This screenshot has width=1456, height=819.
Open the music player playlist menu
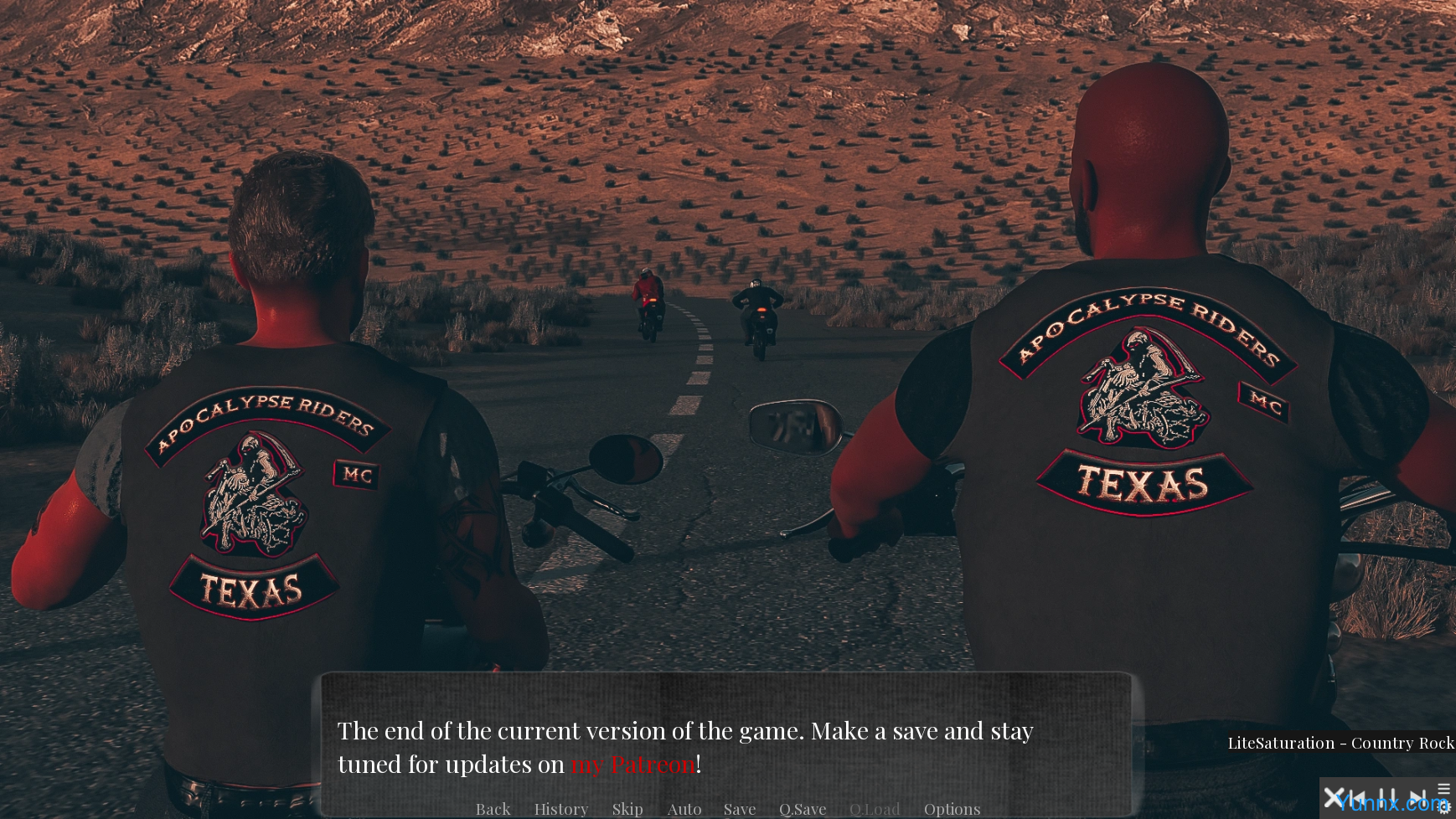1443,789
